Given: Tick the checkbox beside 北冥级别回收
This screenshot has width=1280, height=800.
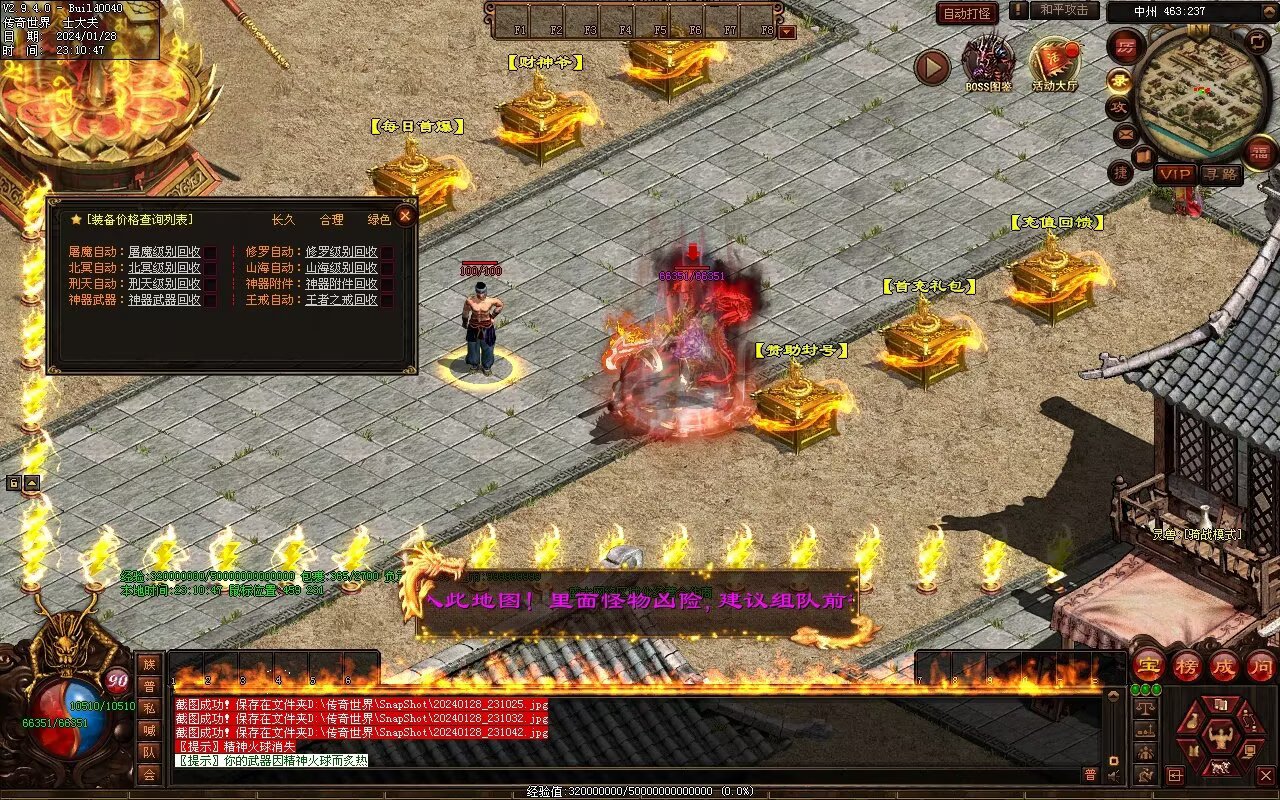Looking at the screenshot, I should [211, 268].
